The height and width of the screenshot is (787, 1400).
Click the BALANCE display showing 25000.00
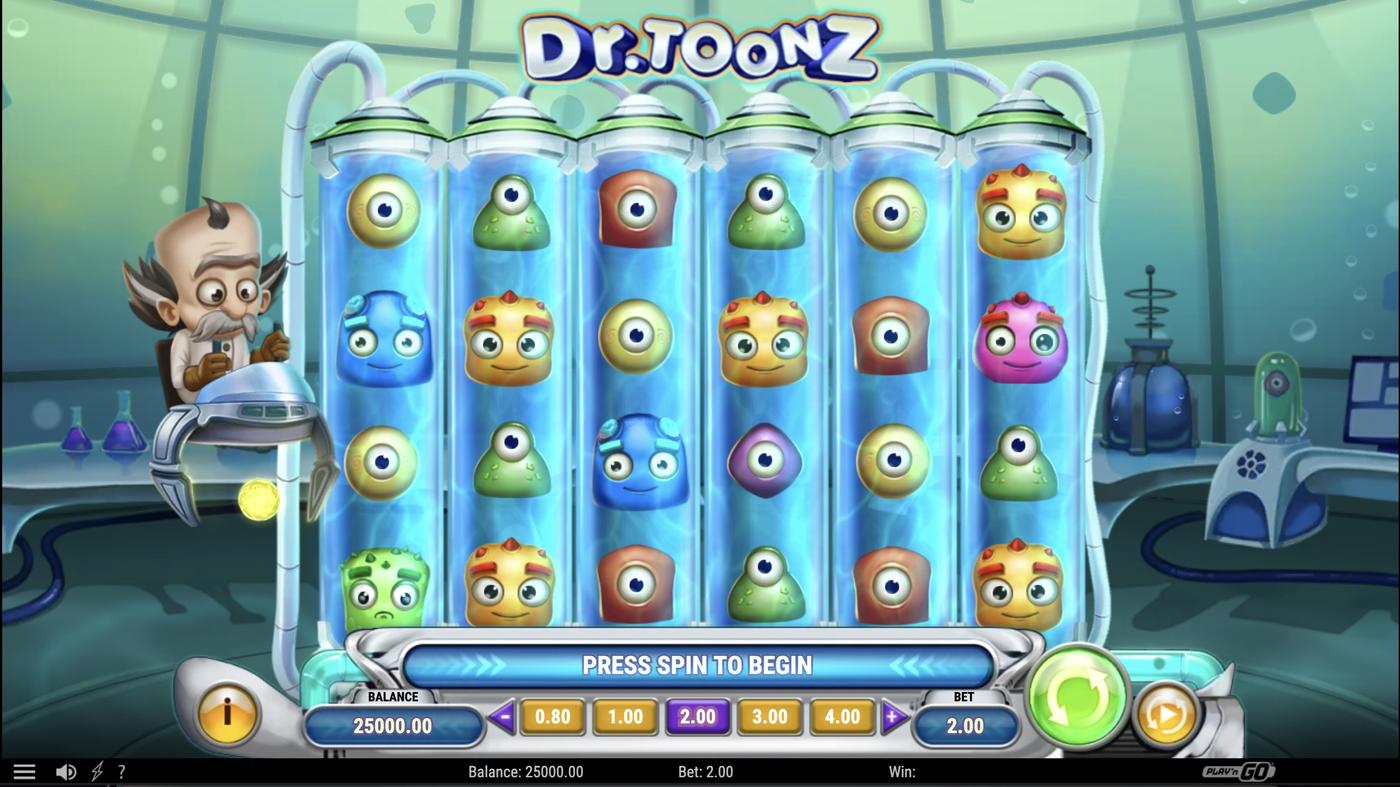393,724
